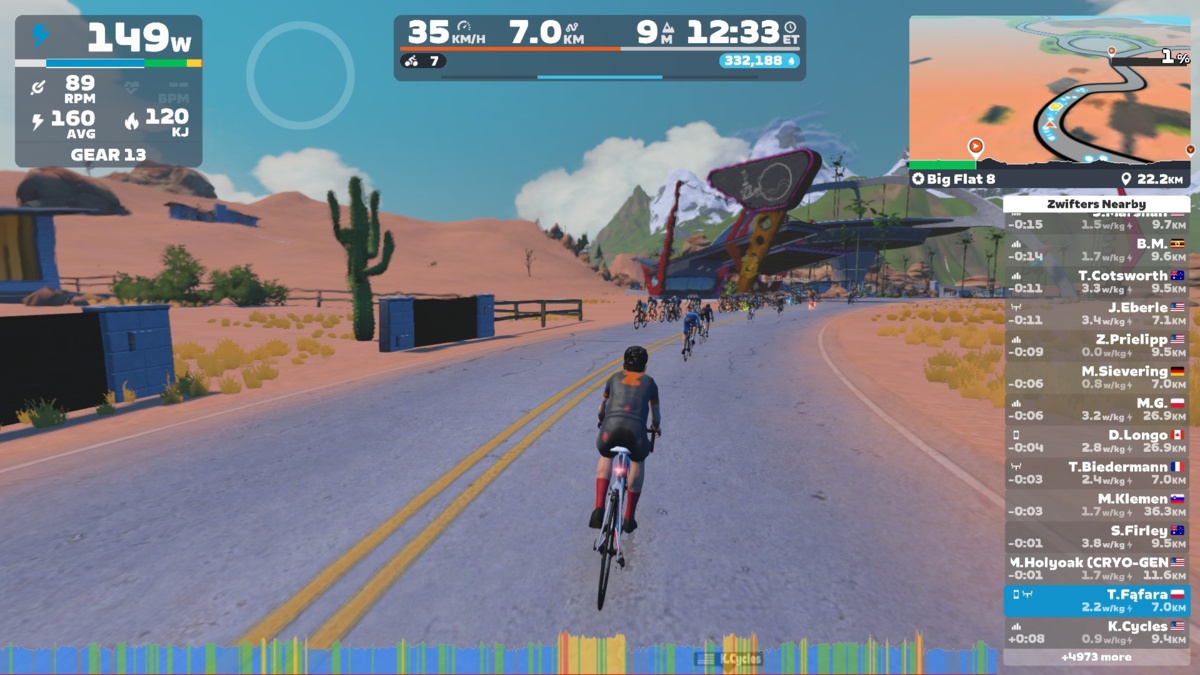
Task: Choose rider J.Eberle from Zwifters Nearby
Action: pos(1097,314)
